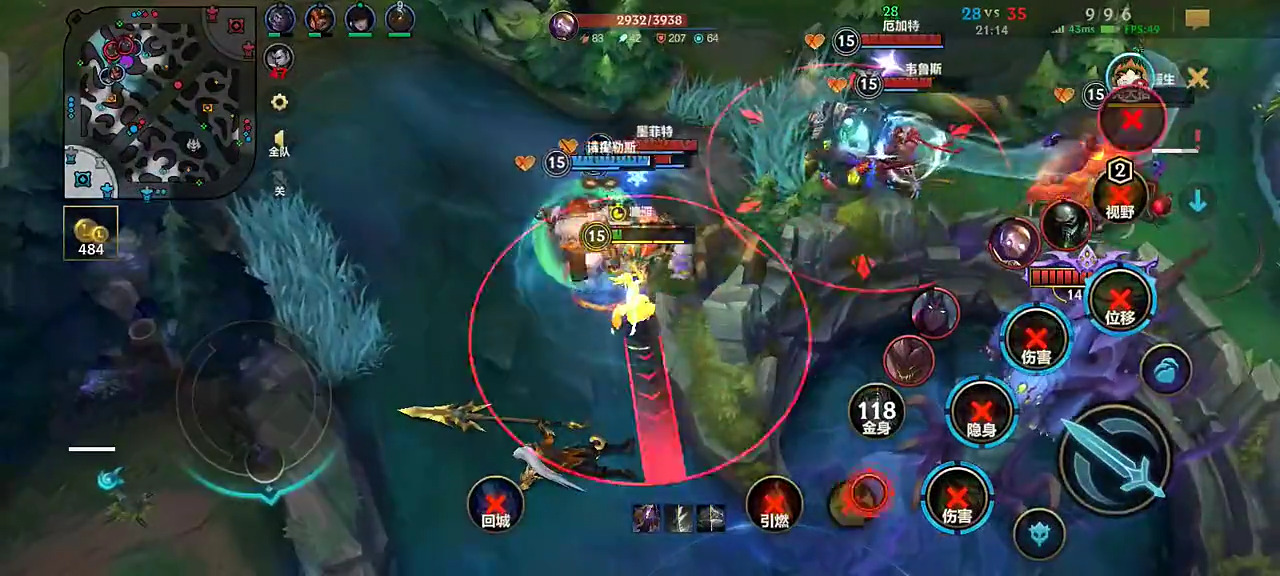
Task: Place a ward with the 视野 button
Action: 1120,194
